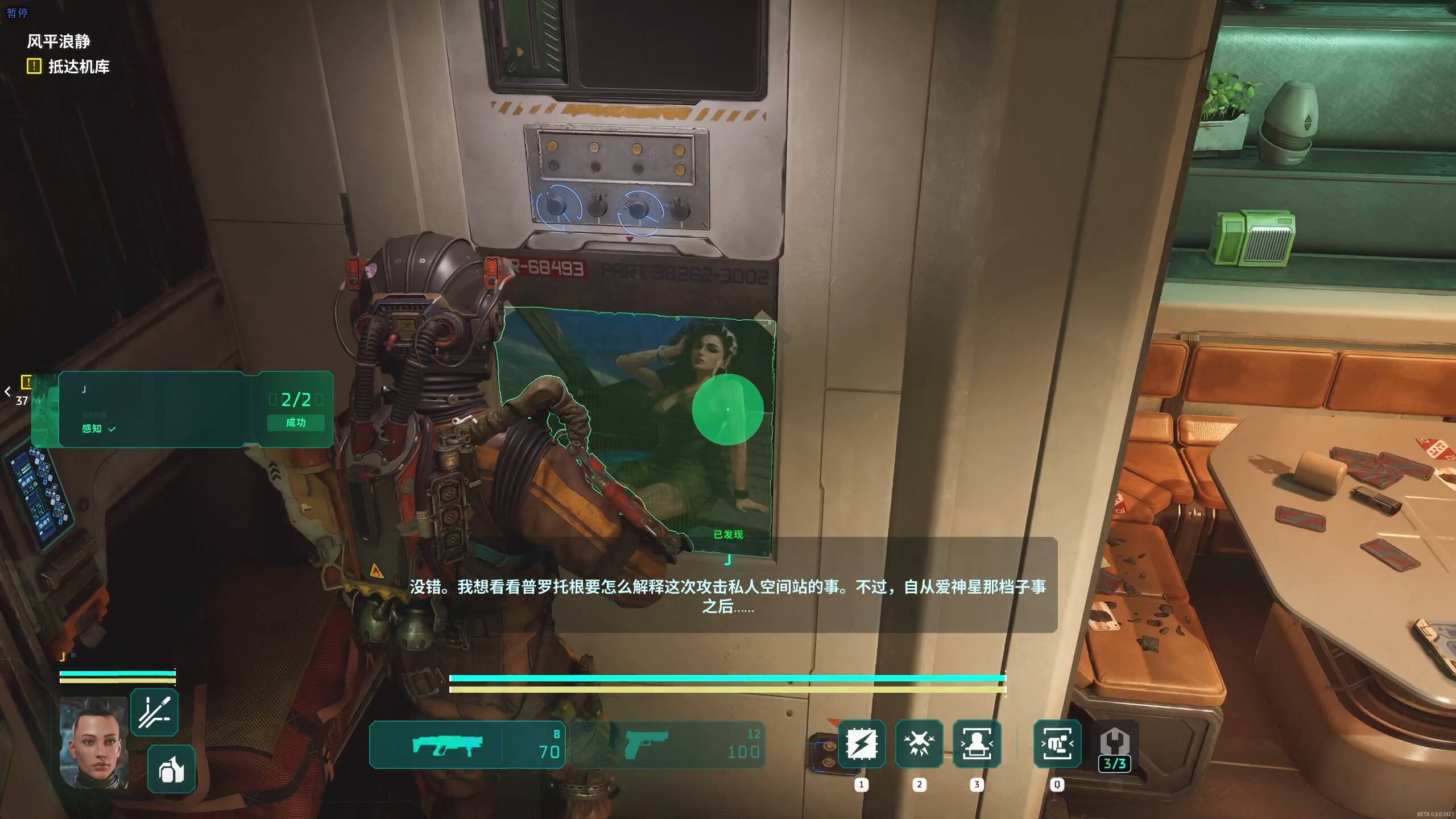
Task: Use the crossed-bones explosion ability
Action: coord(919,744)
